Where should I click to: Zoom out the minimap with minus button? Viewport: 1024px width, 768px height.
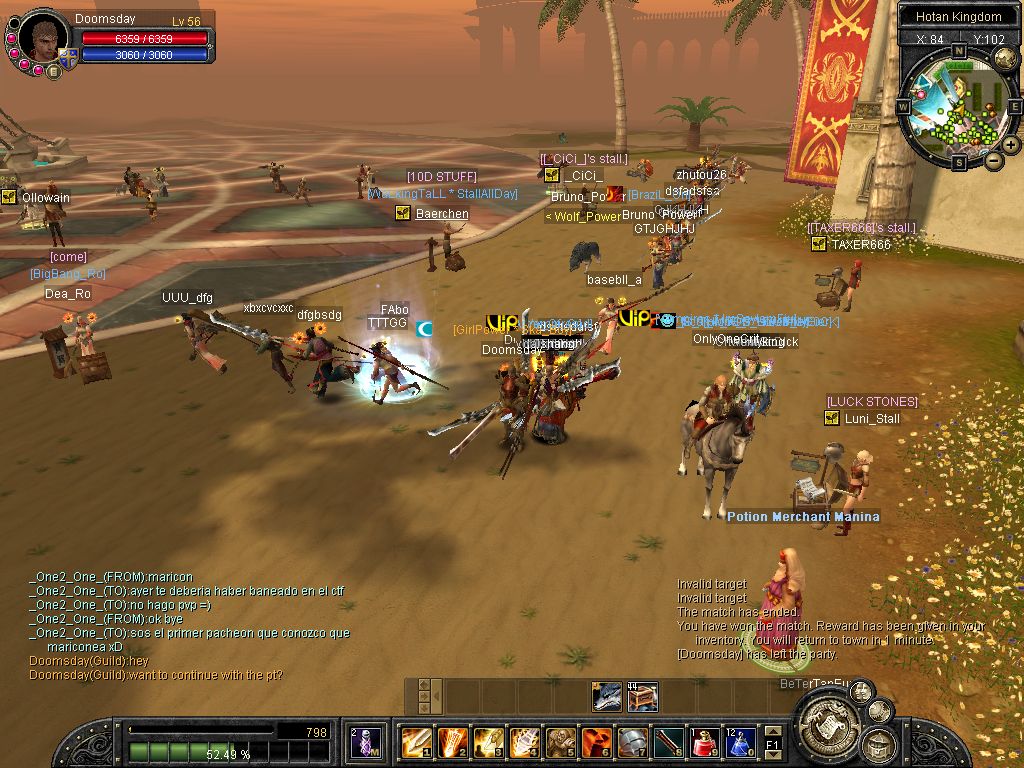994,160
